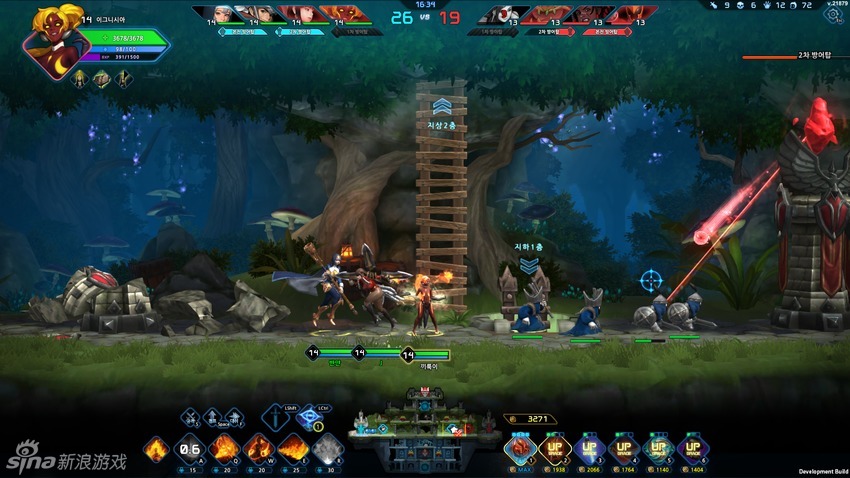This screenshot has width=850, height=478.
Task: Select the upgrade costing 1404 gold
Action: (x=692, y=447)
